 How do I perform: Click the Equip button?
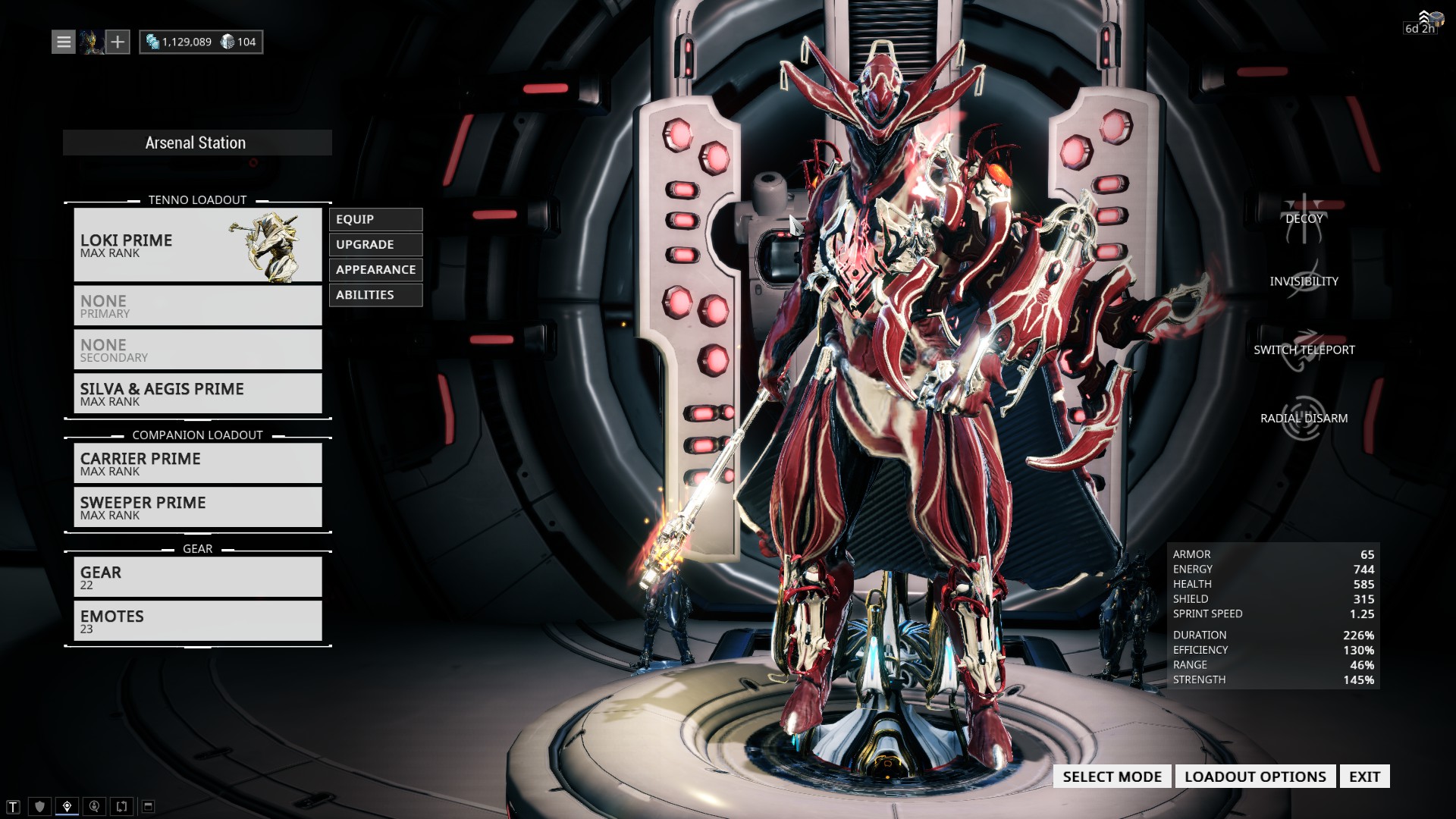pyautogui.click(x=375, y=219)
